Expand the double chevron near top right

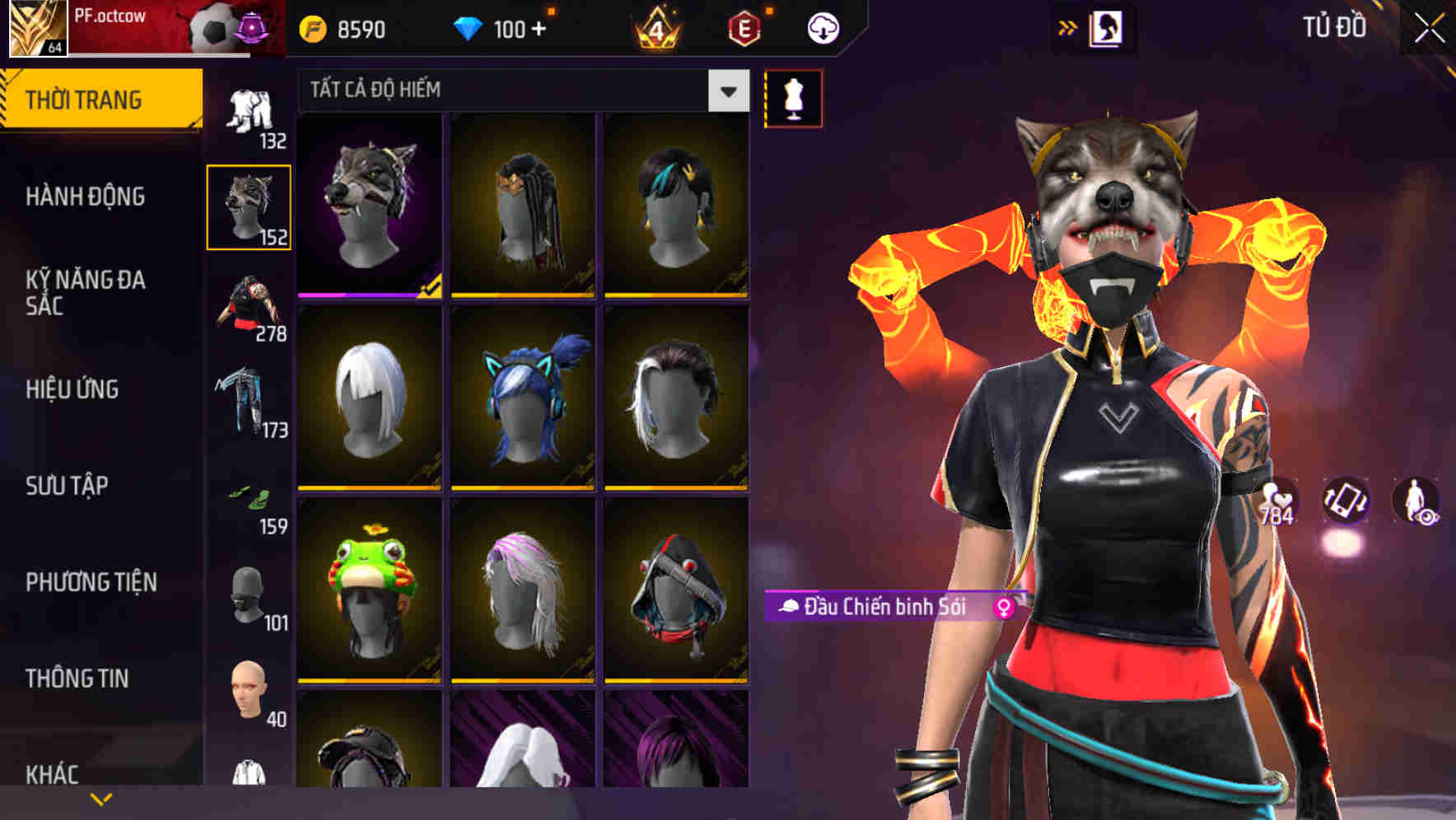[1068, 26]
